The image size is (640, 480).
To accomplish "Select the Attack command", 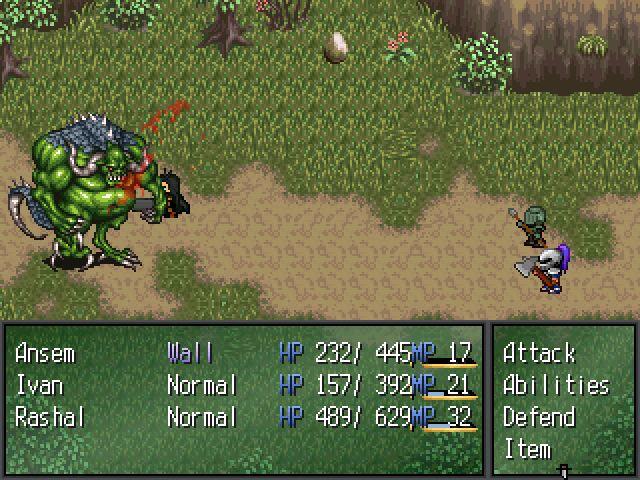I will [x=539, y=353].
